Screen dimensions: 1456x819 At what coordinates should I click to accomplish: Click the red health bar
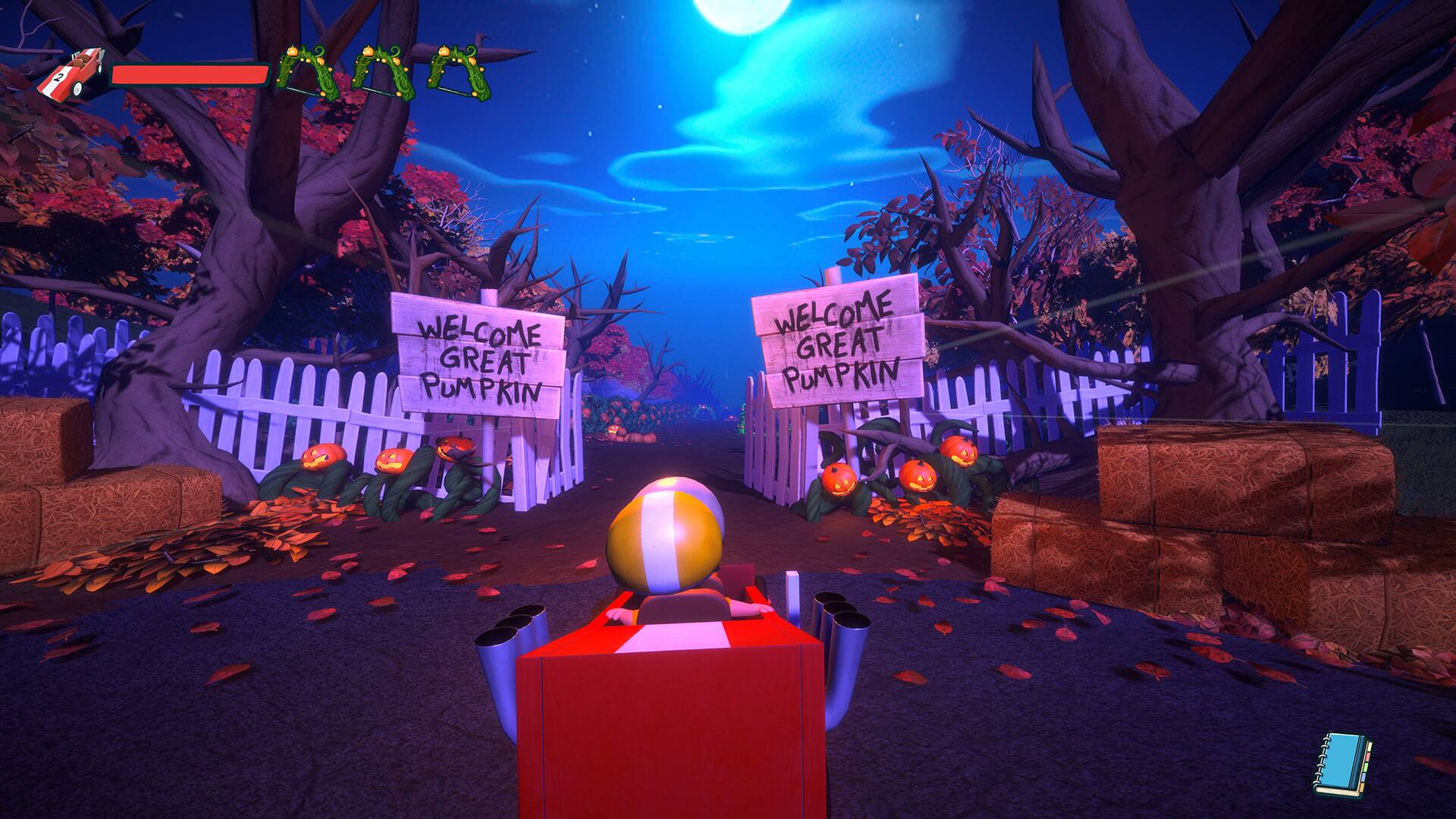[190, 74]
